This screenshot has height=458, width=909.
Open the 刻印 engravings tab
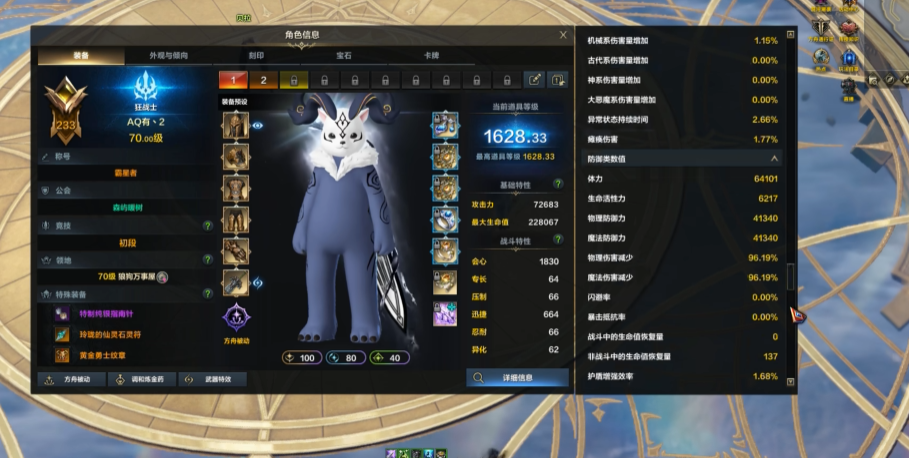tap(256, 56)
